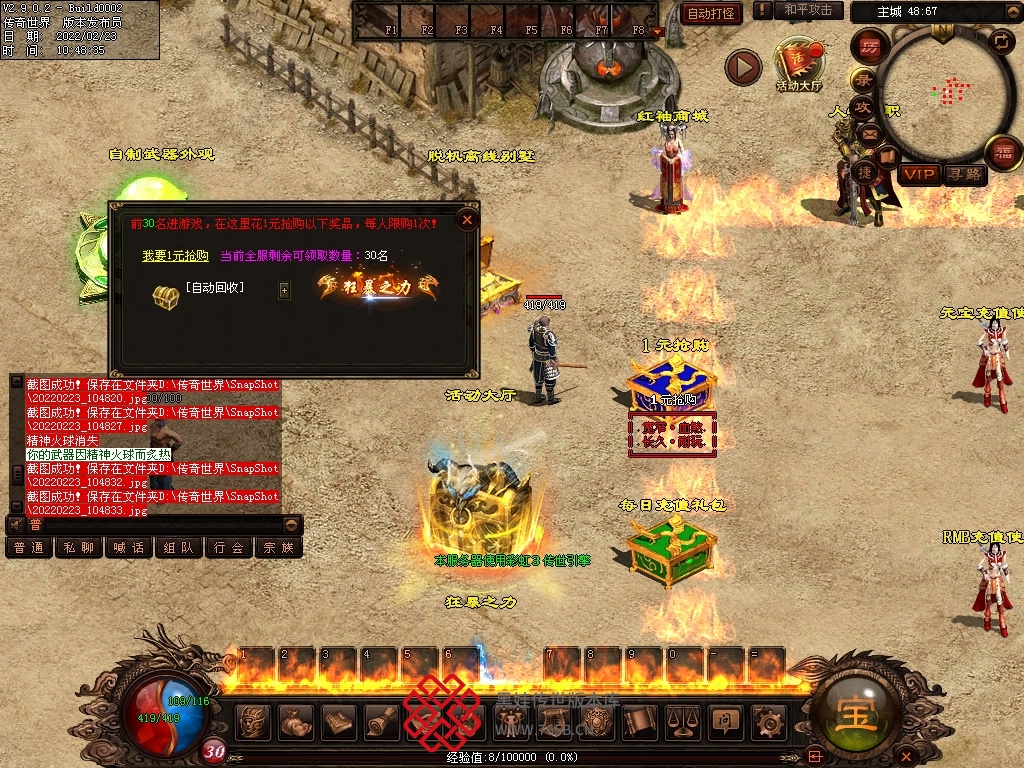Switch to the 行会 guild chat tab

click(x=229, y=547)
